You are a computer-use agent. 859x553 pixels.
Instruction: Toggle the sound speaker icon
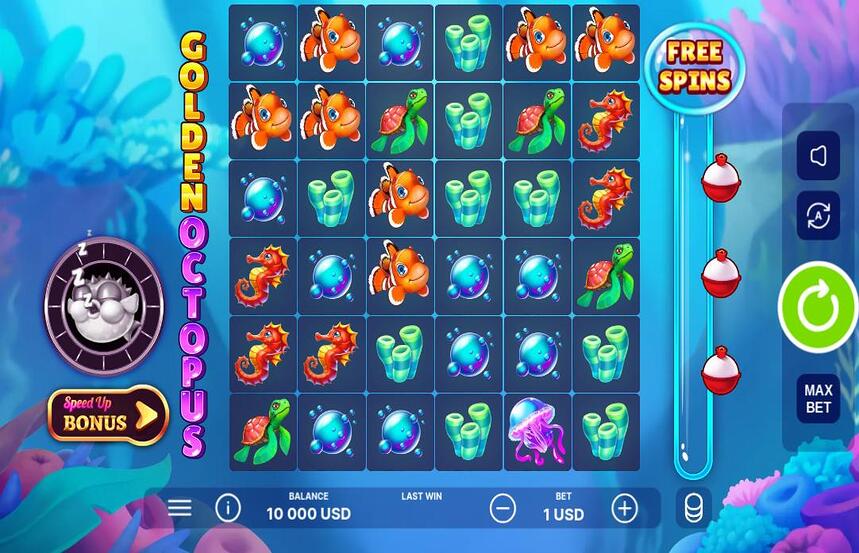[818, 156]
